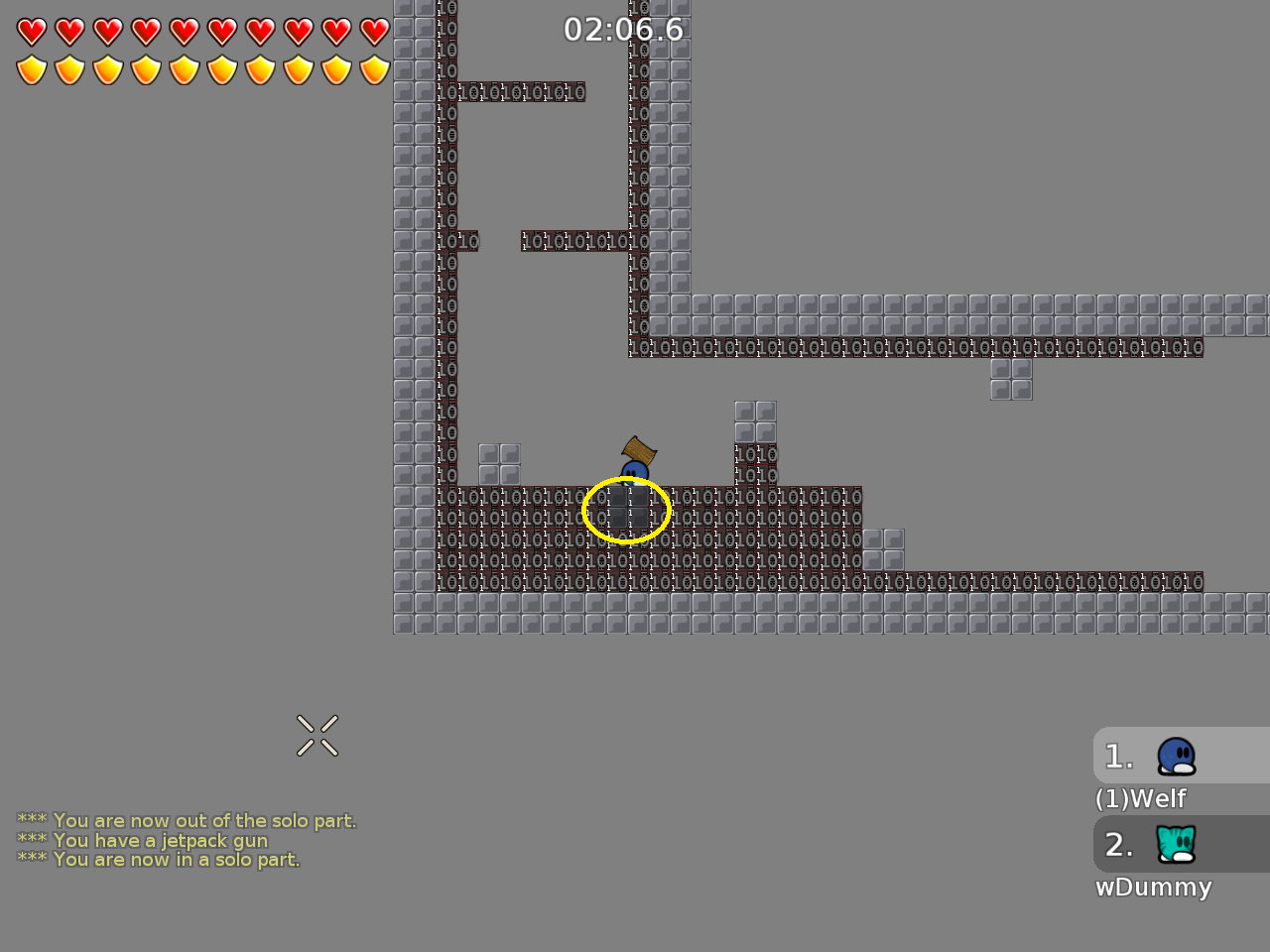Click the crosshair cursor marker
The image size is (1270, 952).
tap(317, 735)
